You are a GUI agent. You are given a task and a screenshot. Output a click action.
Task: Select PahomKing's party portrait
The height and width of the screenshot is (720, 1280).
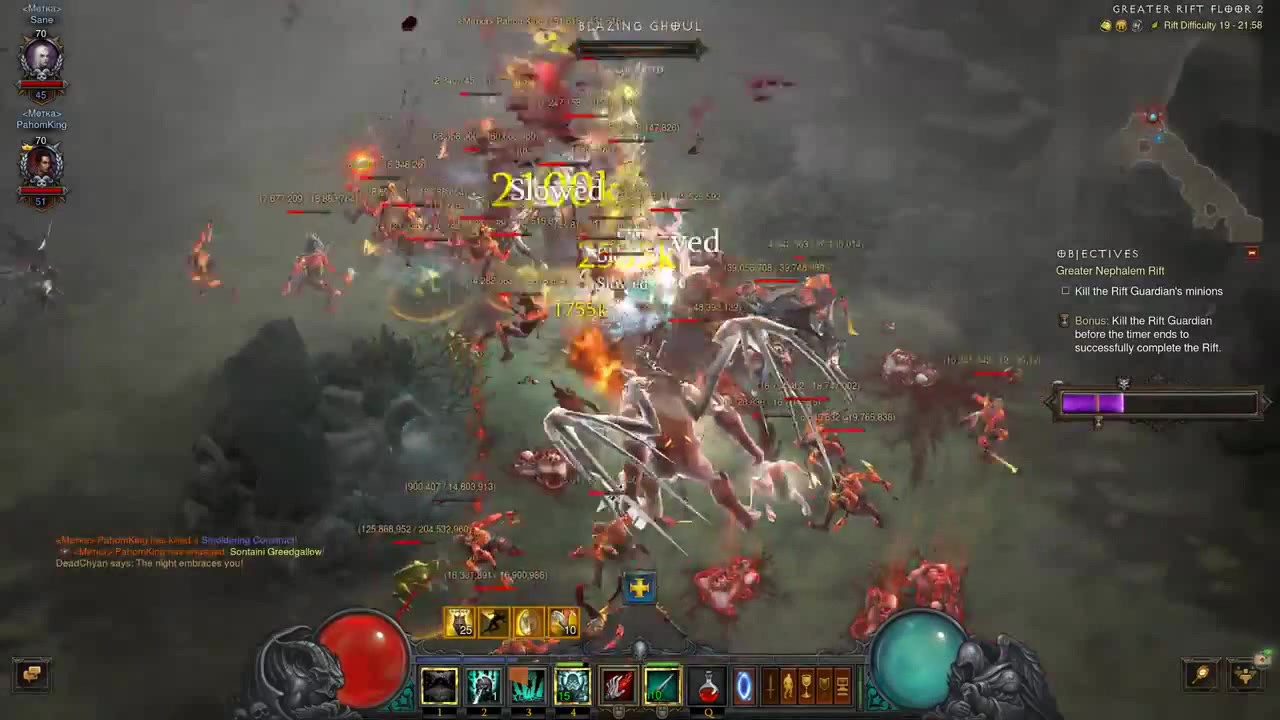pos(41,165)
